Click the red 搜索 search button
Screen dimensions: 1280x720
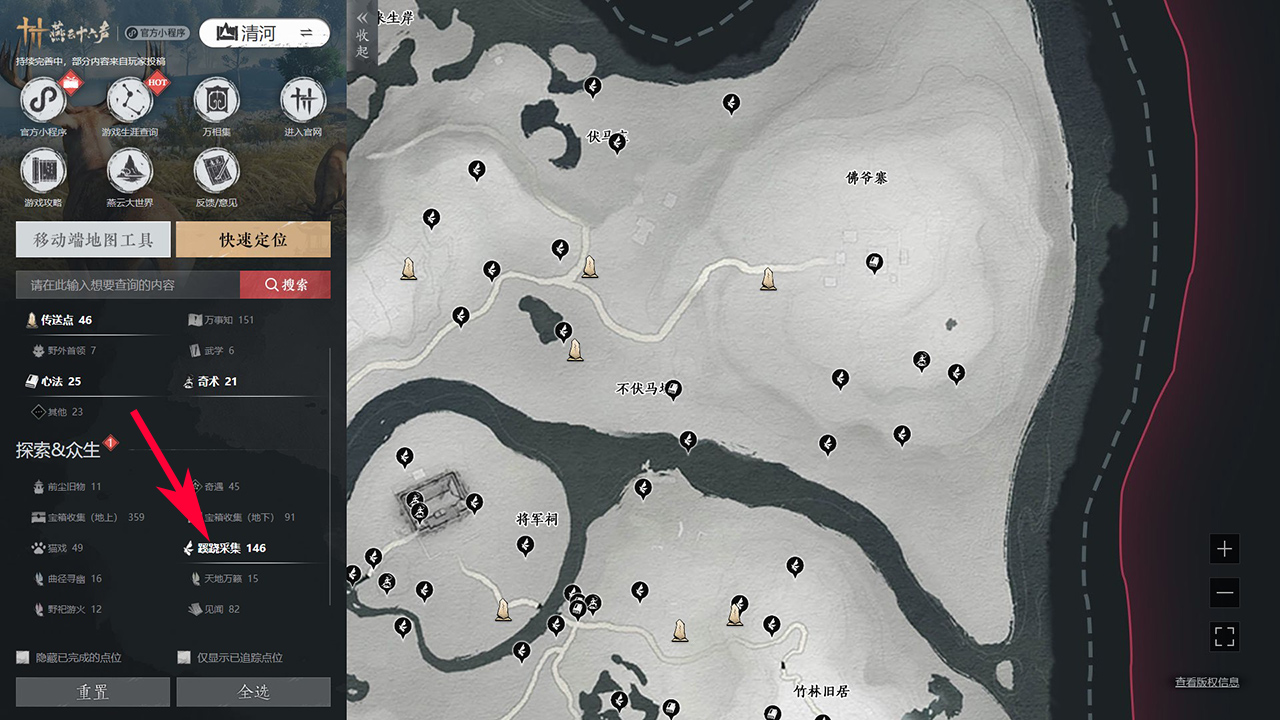[285, 285]
